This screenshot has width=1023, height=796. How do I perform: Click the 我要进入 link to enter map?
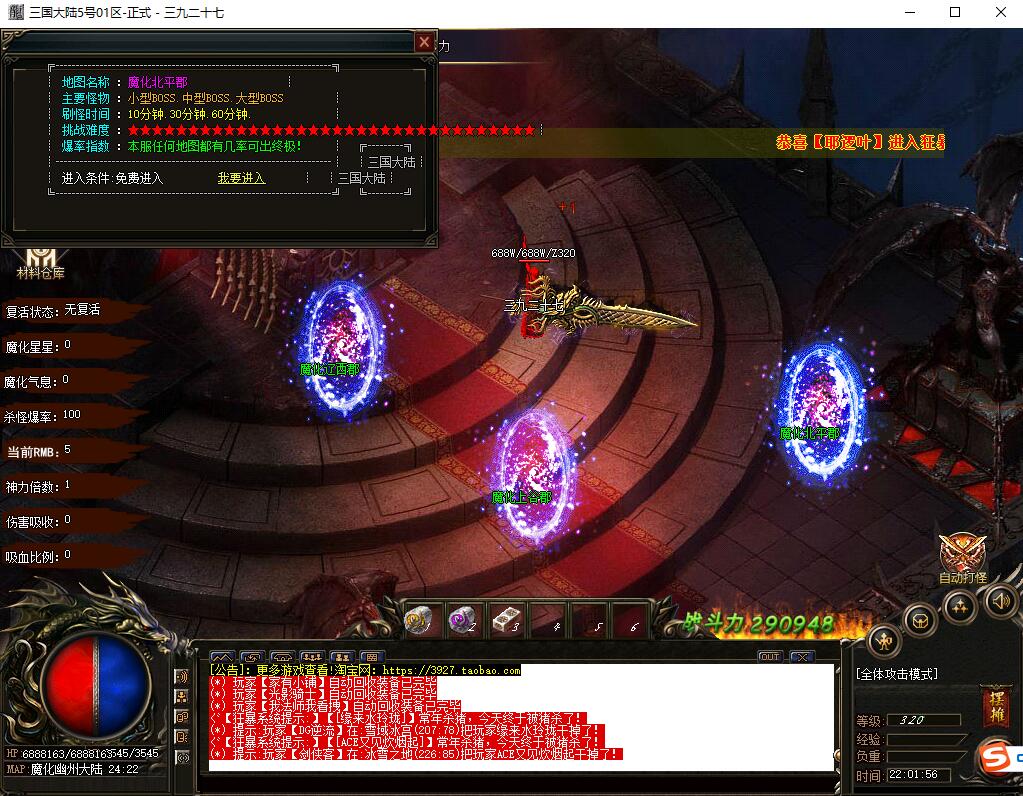click(241, 178)
